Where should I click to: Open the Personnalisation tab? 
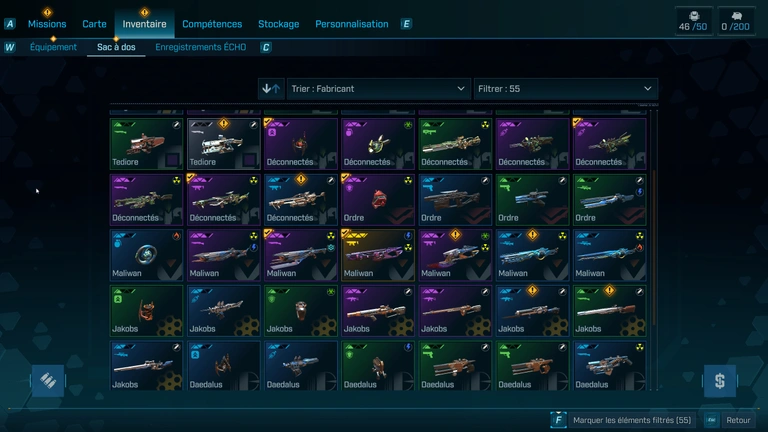(352, 24)
